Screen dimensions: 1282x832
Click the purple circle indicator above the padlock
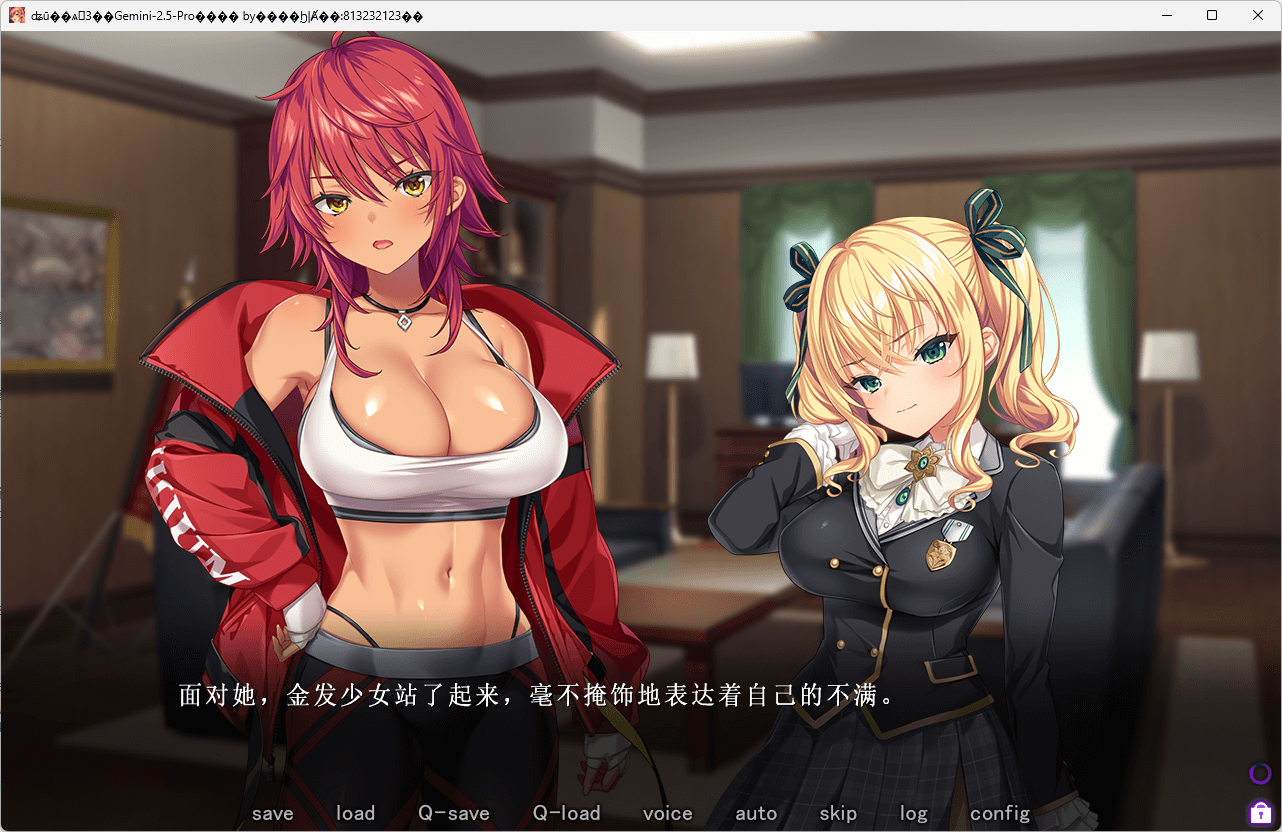pos(1259,772)
